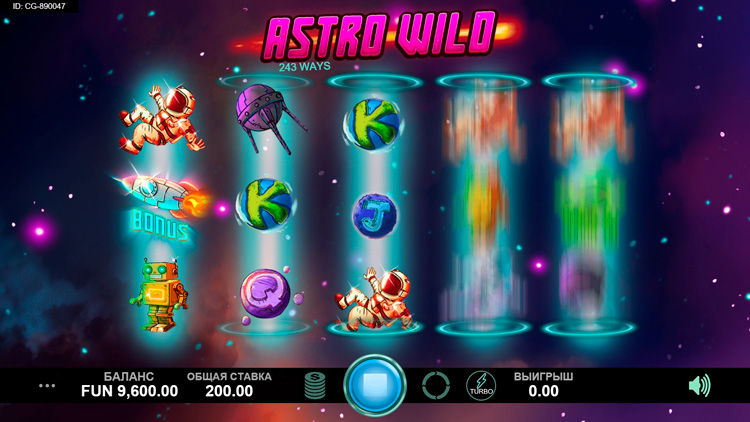
Task: Open the three-dot options menu
Action: tap(47, 385)
